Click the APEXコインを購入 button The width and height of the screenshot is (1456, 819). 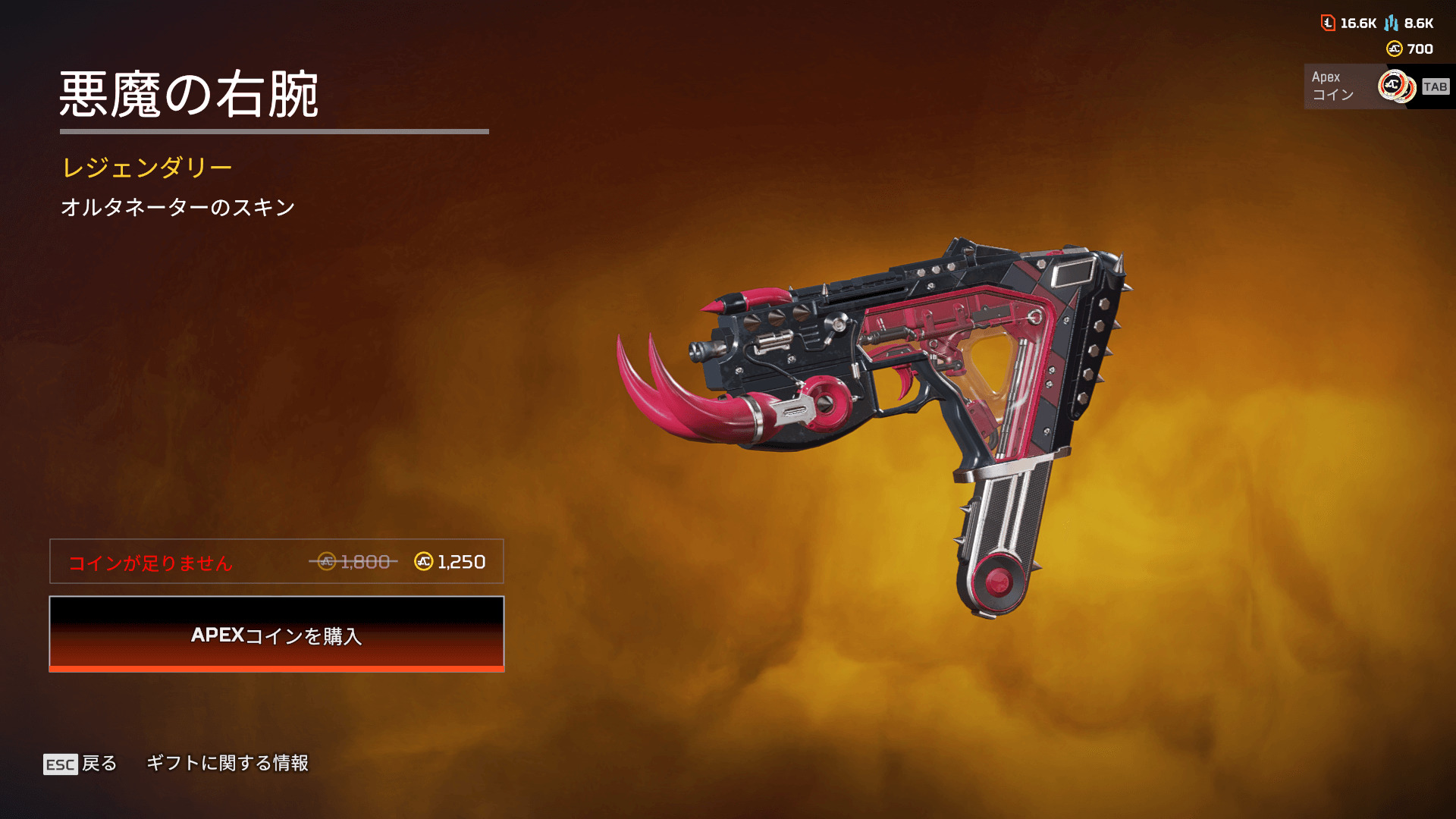(x=277, y=634)
